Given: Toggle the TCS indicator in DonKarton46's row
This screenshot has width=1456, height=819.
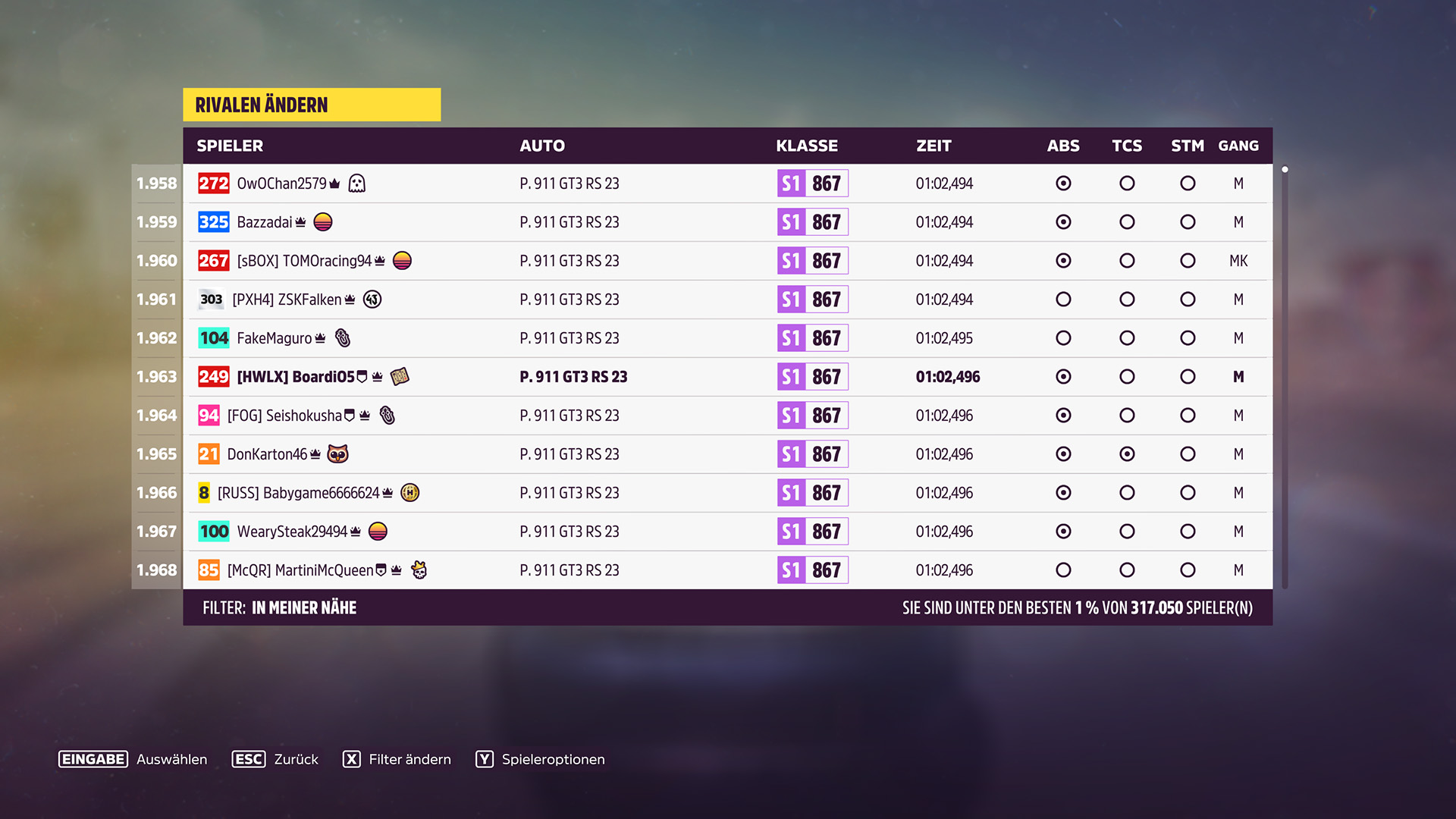Looking at the screenshot, I should tap(1127, 453).
